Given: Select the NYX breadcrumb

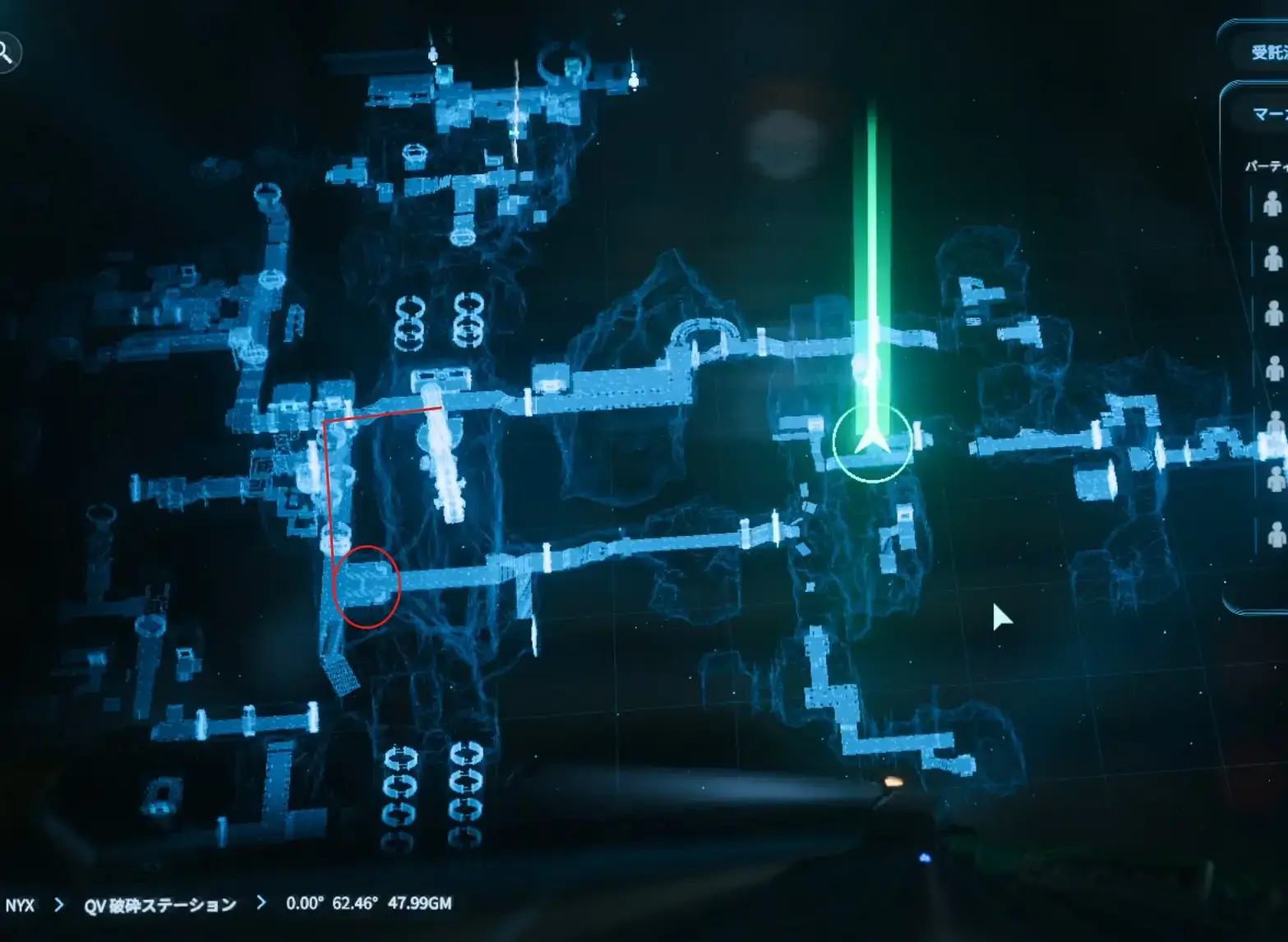Looking at the screenshot, I should (21, 905).
